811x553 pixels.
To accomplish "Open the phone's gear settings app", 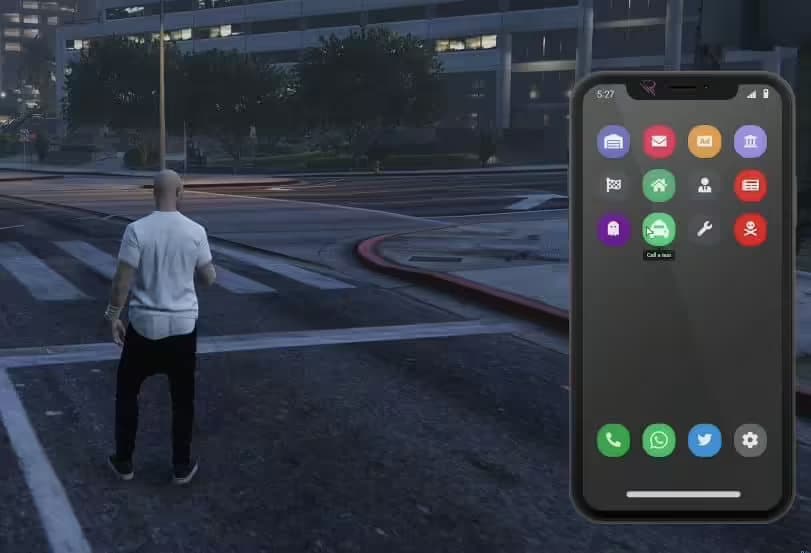I will pyautogui.click(x=750, y=440).
